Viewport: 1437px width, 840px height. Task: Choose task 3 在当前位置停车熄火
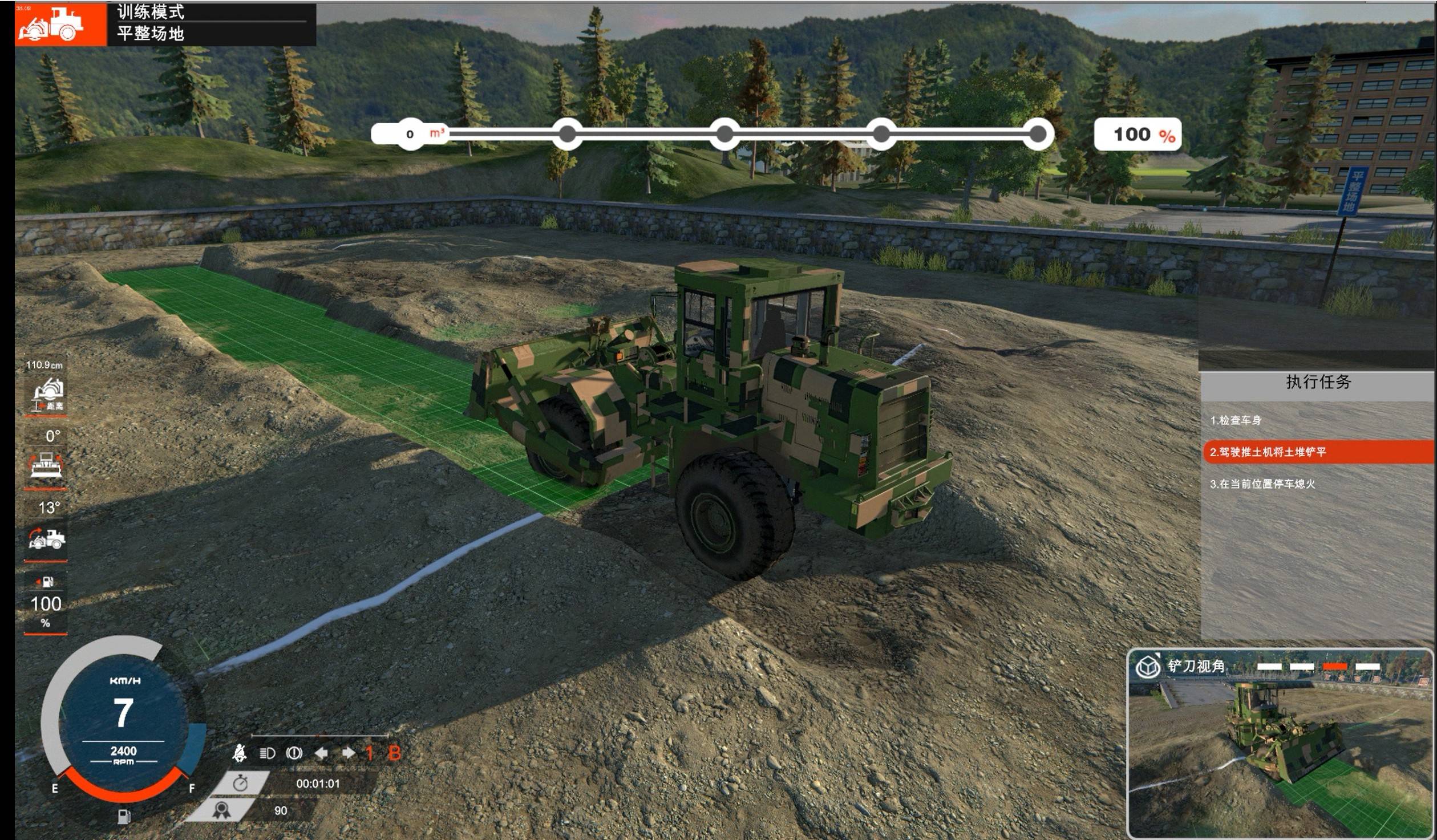(1262, 484)
